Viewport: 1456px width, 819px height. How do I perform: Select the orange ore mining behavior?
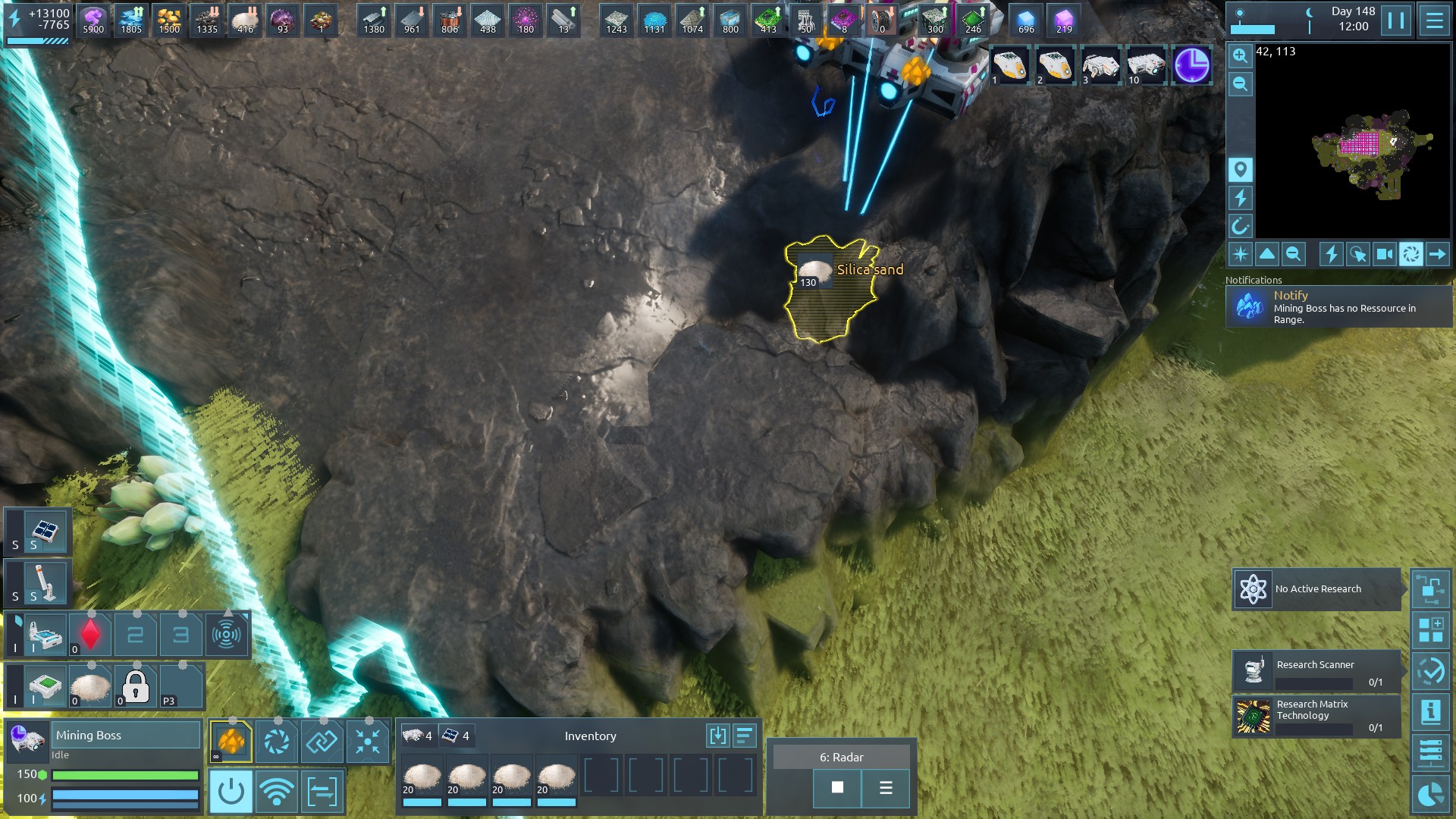[231, 741]
